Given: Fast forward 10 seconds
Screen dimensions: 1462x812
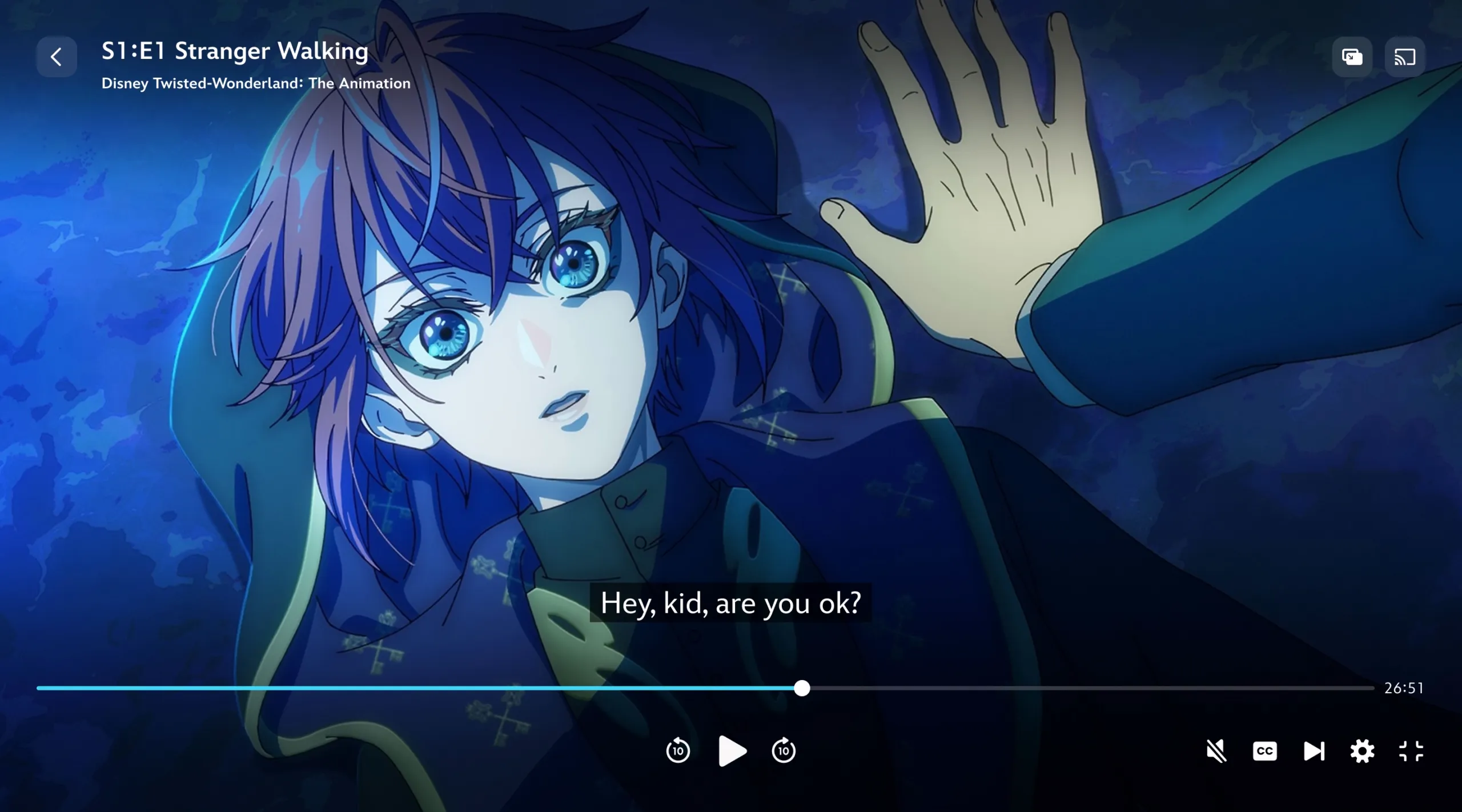Looking at the screenshot, I should point(784,751).
